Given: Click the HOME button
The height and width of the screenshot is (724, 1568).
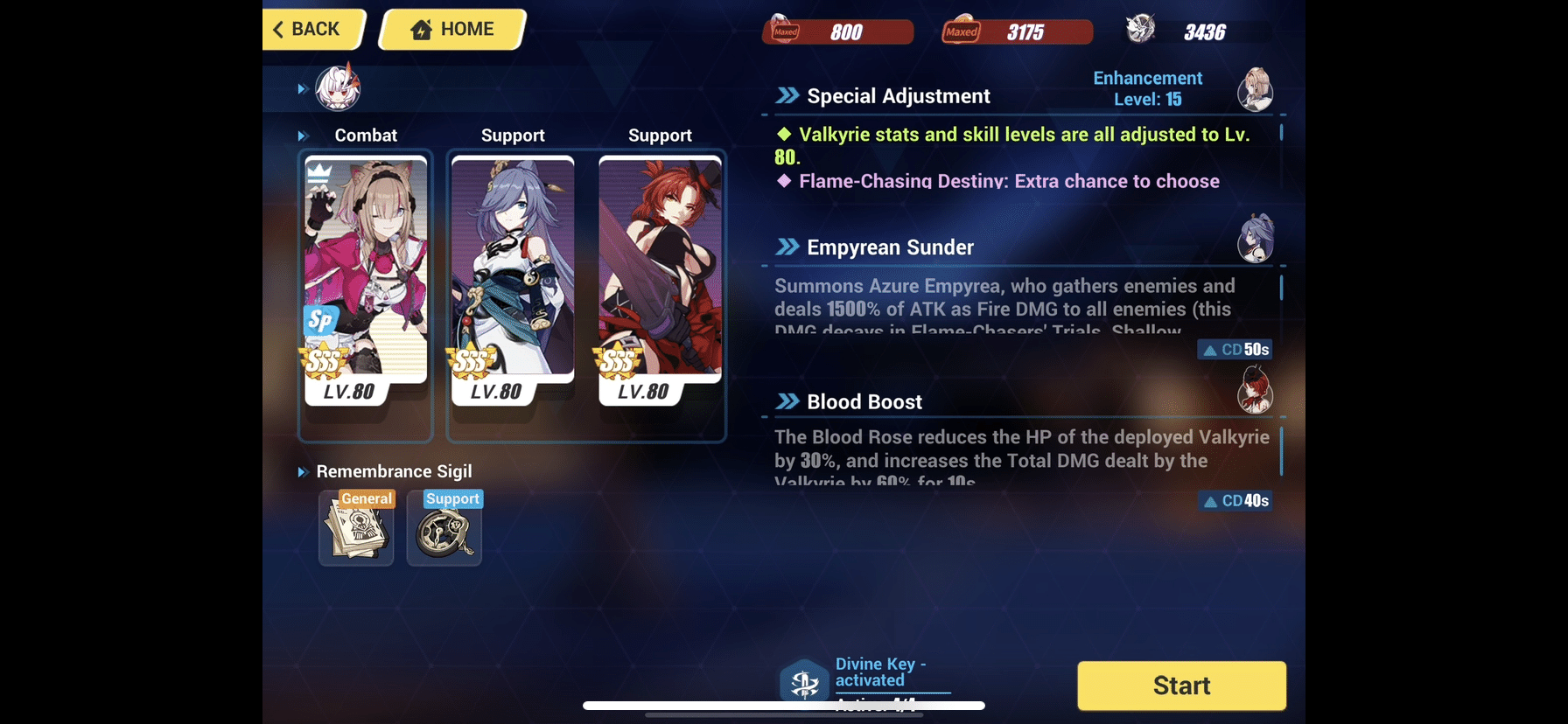Looking at the screenshot, I should 451,29.
